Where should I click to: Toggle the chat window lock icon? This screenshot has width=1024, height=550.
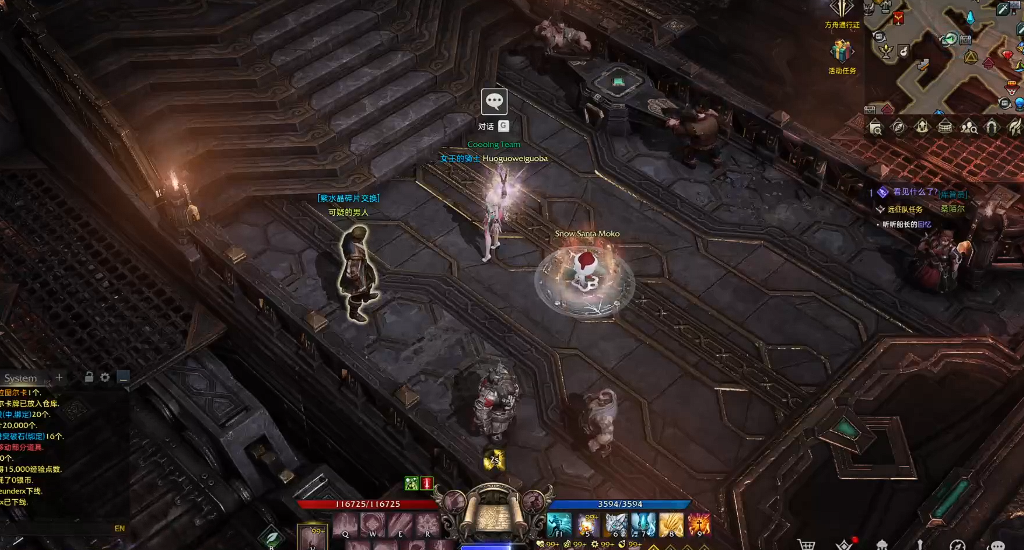[x=90, y=377]
